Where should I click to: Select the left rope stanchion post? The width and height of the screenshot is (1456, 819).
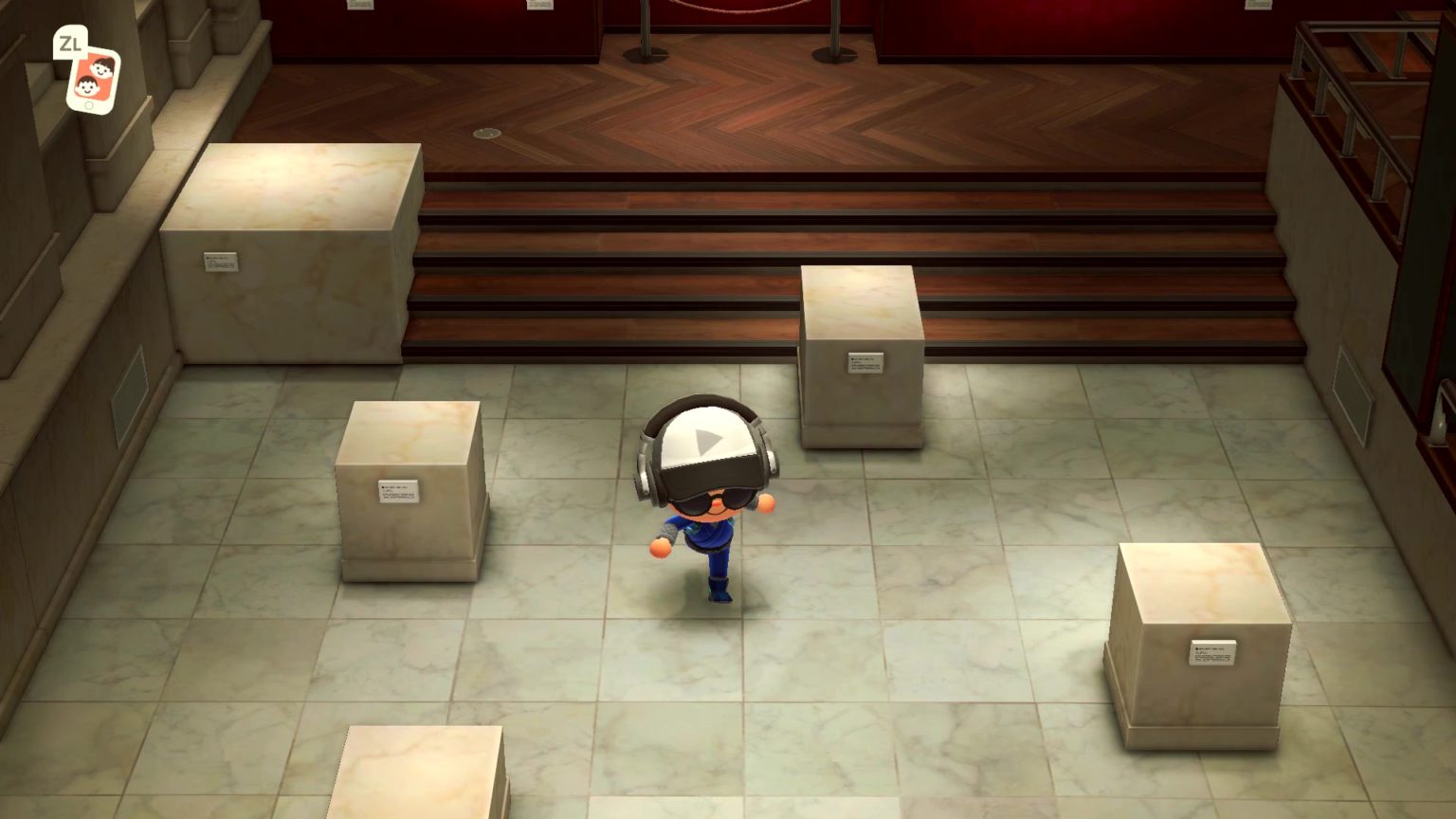coord(649,33)
